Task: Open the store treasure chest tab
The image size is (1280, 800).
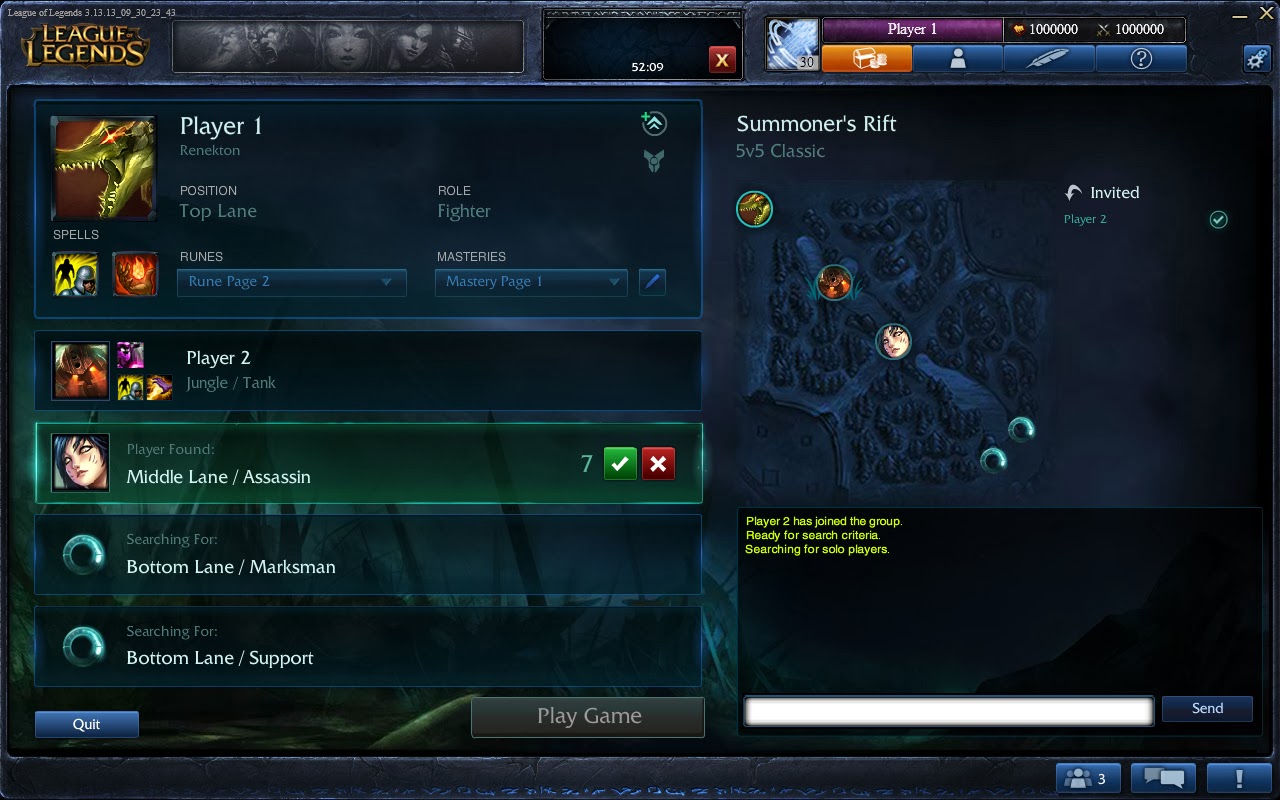Action: pos(867,59)
